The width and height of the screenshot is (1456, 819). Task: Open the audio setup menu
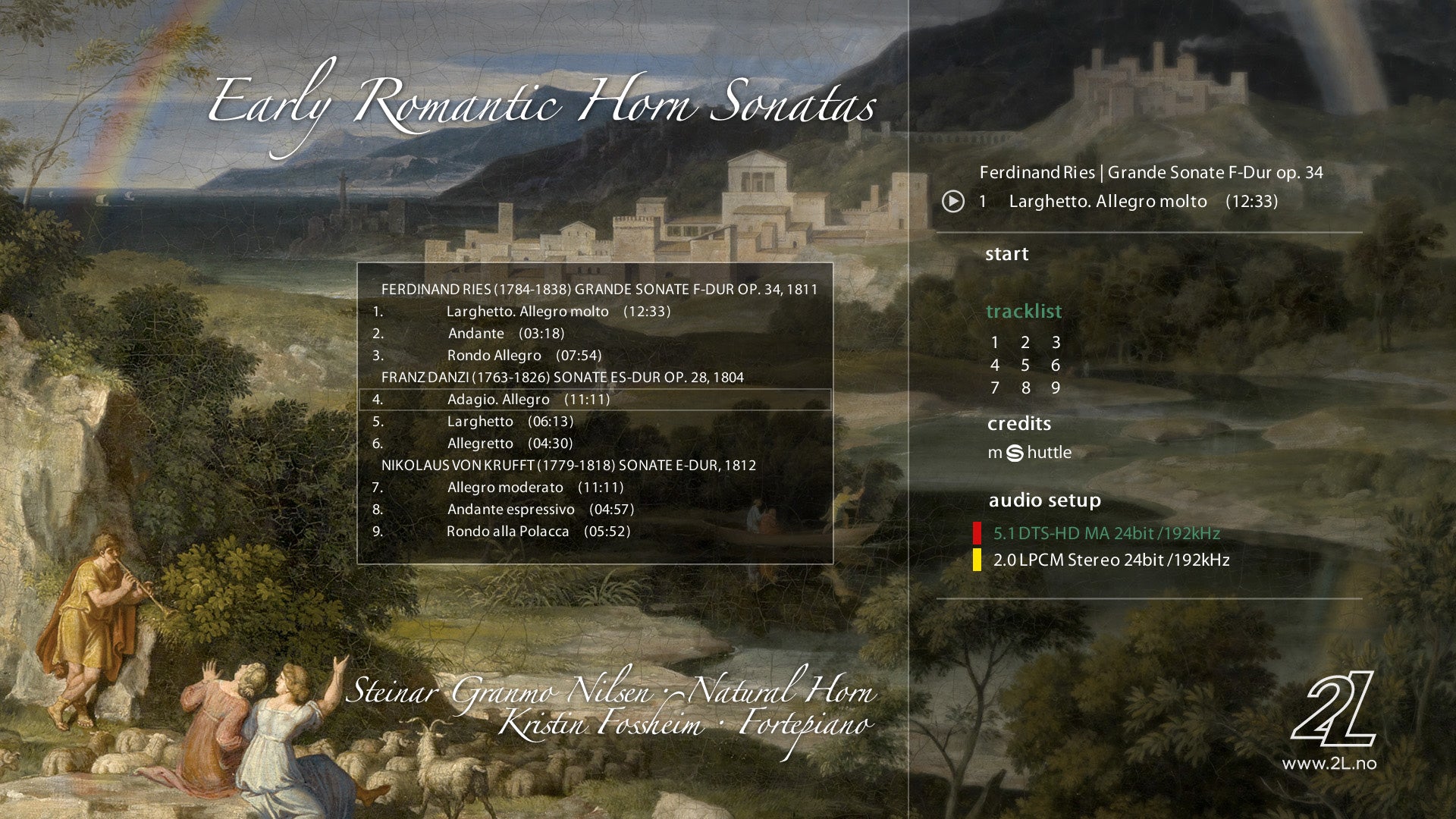coord(1044,500)
